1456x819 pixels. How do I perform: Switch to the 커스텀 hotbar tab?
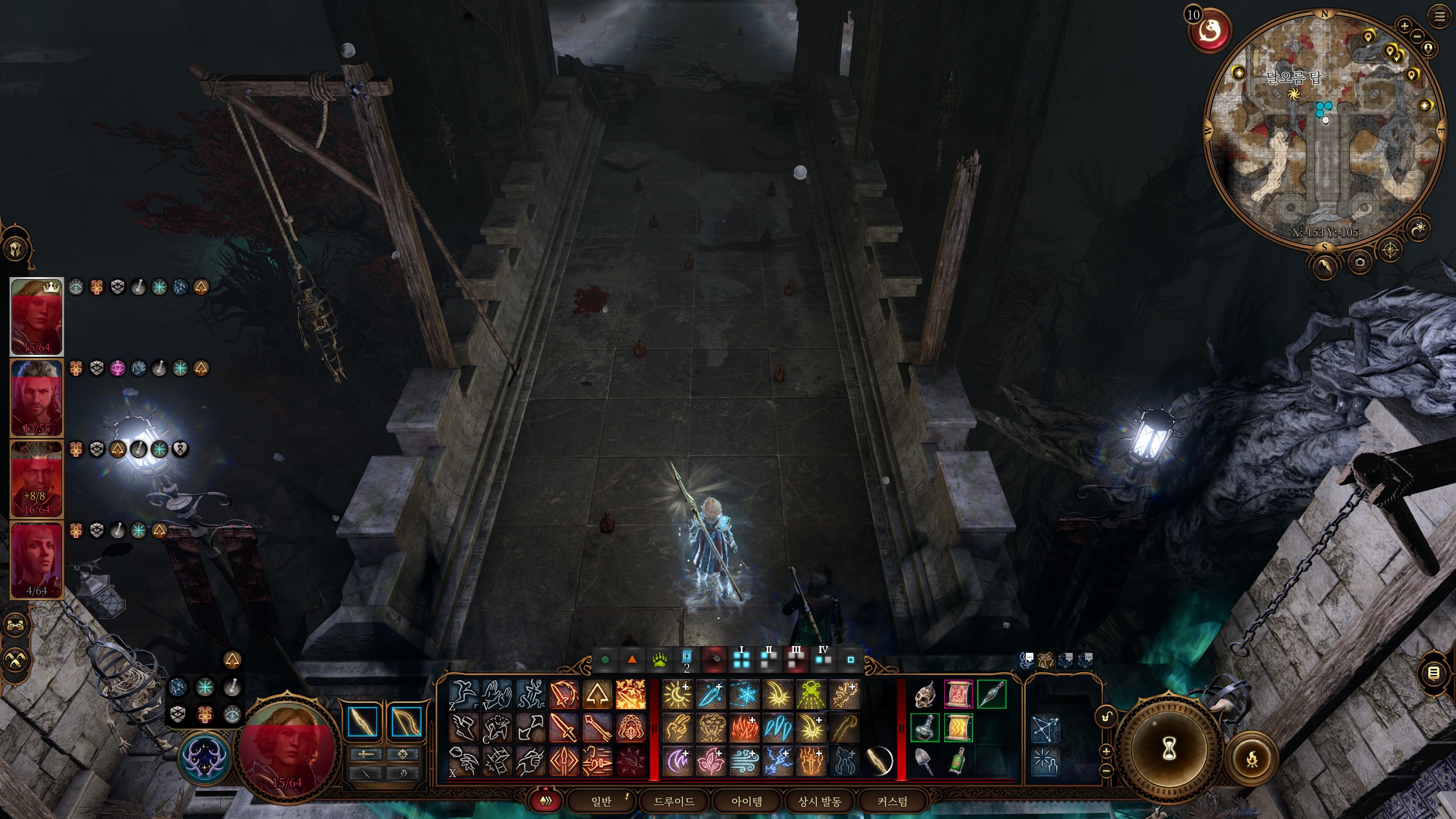click(892, 801)
